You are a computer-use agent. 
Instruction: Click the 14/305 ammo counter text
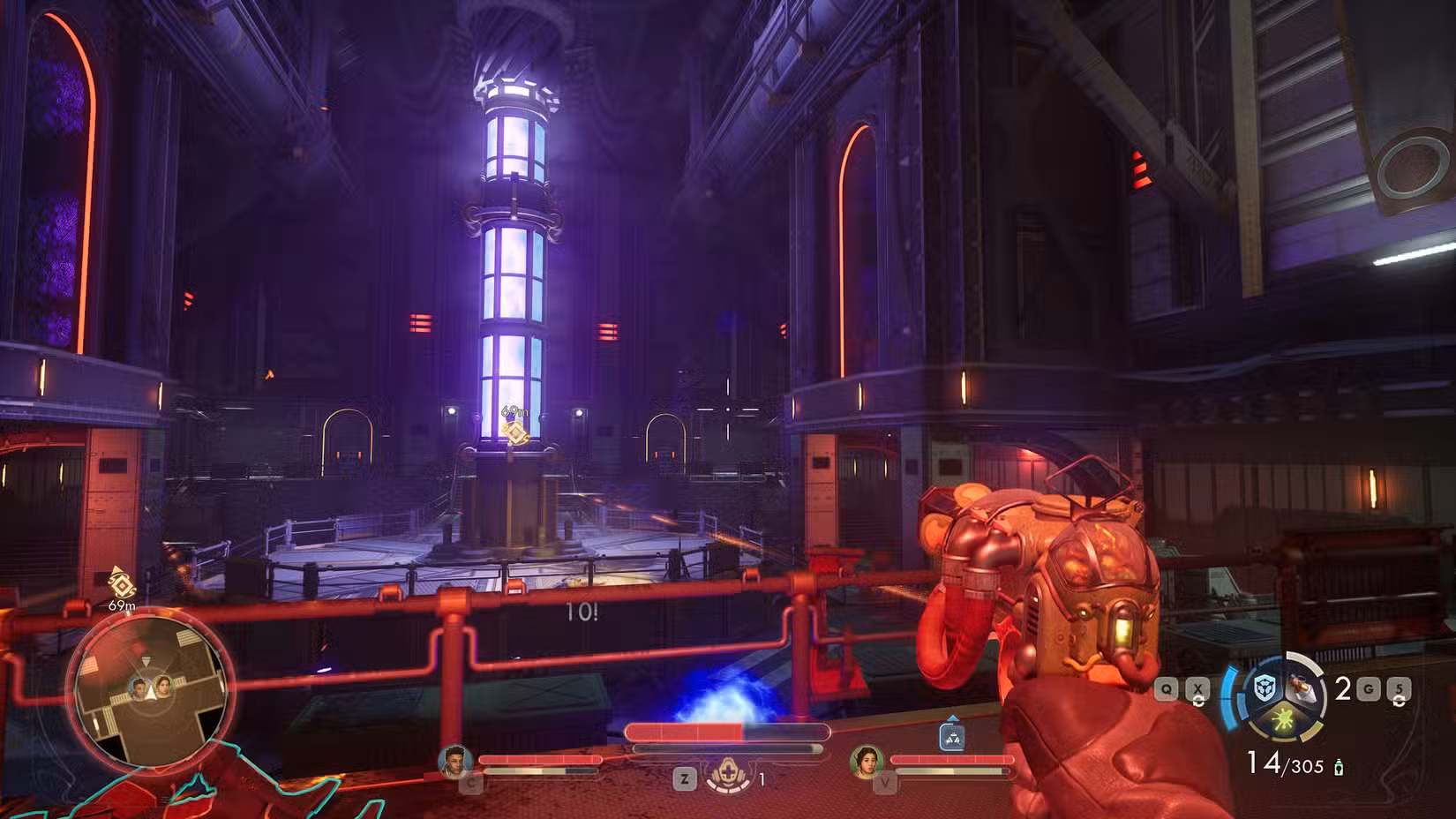click(x=1286, y=764)
